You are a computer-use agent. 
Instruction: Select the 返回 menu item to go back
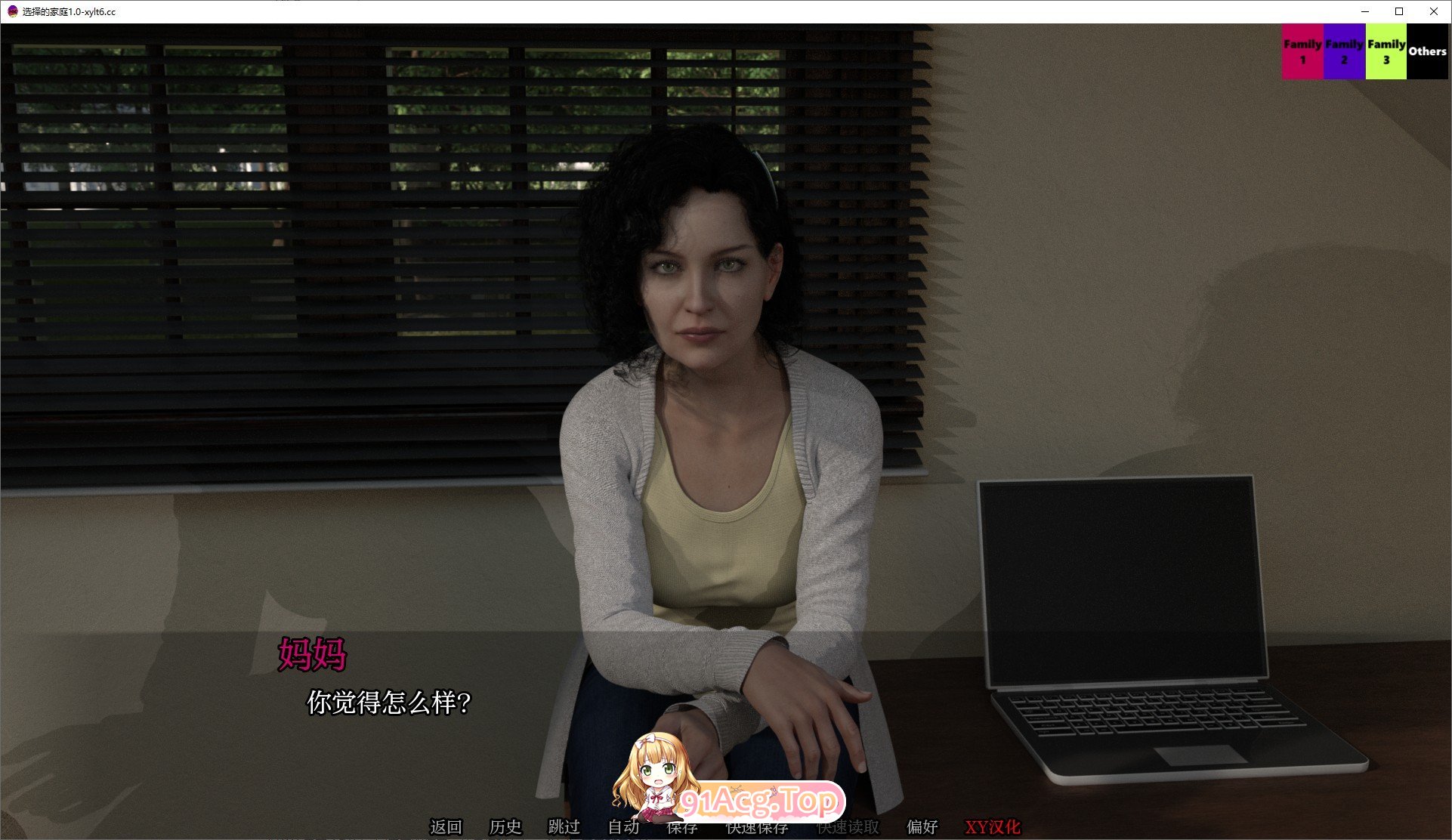point(446,827)
